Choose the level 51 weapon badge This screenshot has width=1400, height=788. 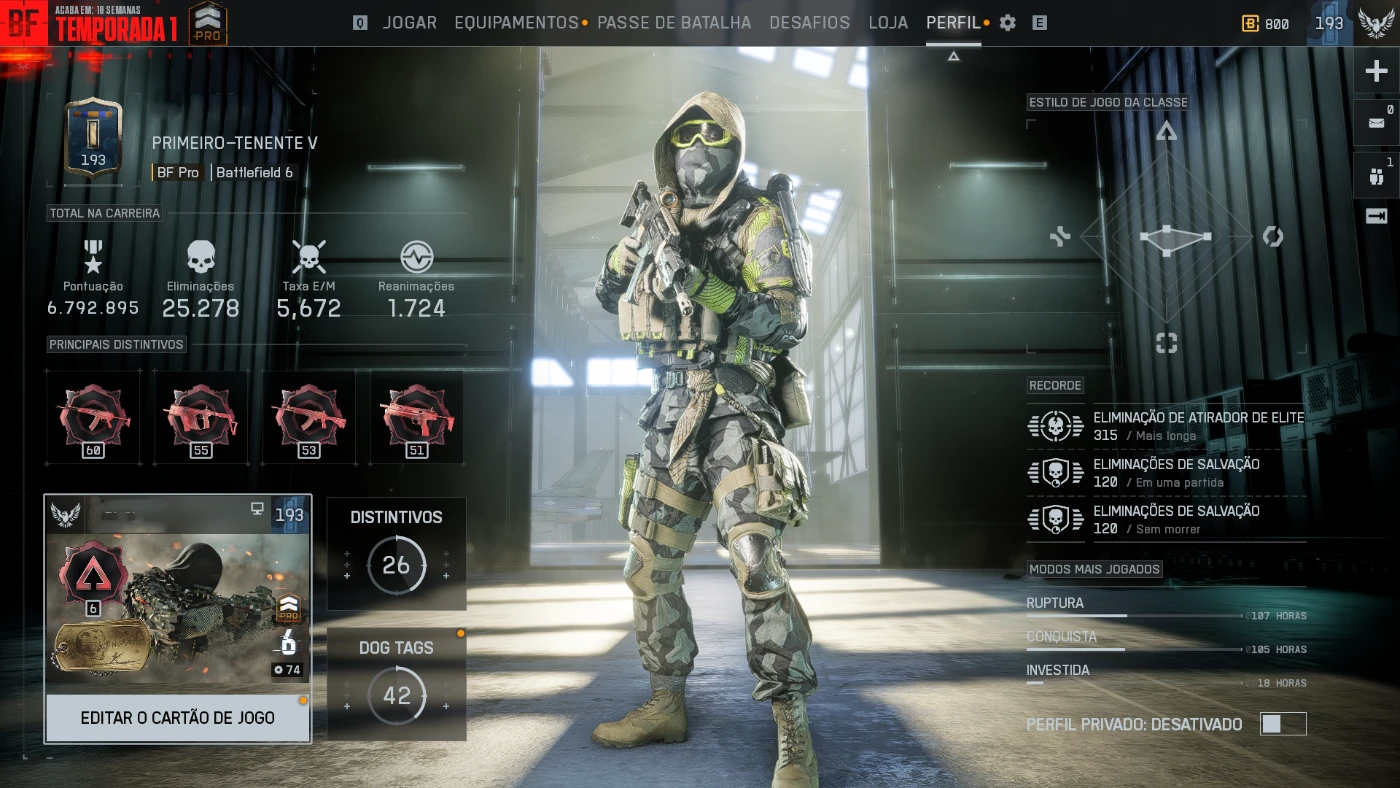[417, 417]
